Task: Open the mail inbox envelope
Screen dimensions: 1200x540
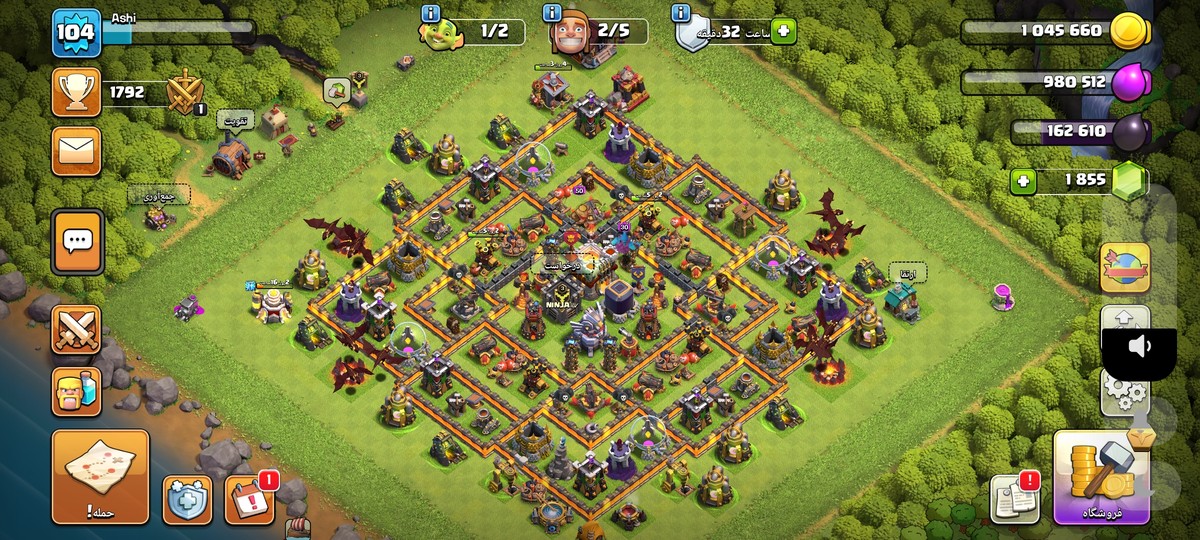Action: tap(76, 151)
